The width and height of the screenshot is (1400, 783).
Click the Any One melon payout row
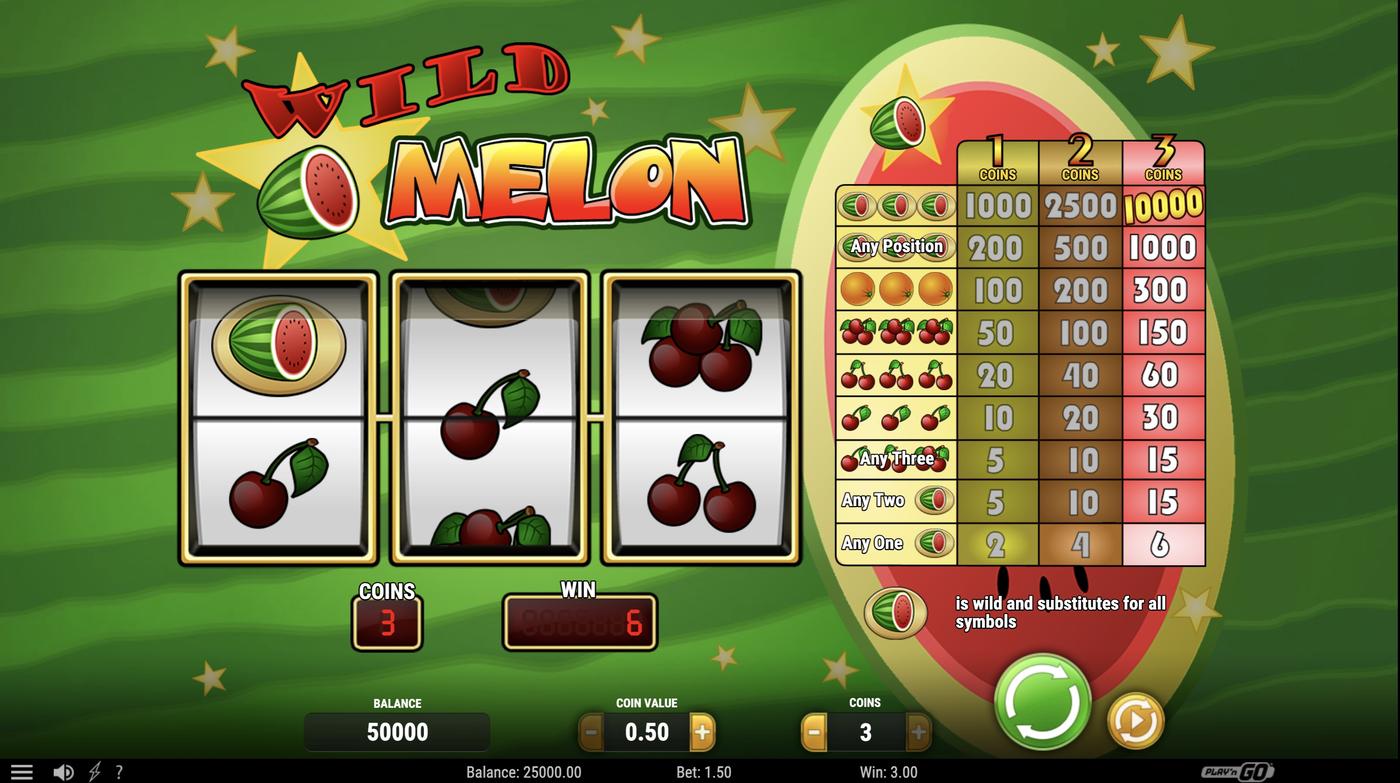coord(895,543)
